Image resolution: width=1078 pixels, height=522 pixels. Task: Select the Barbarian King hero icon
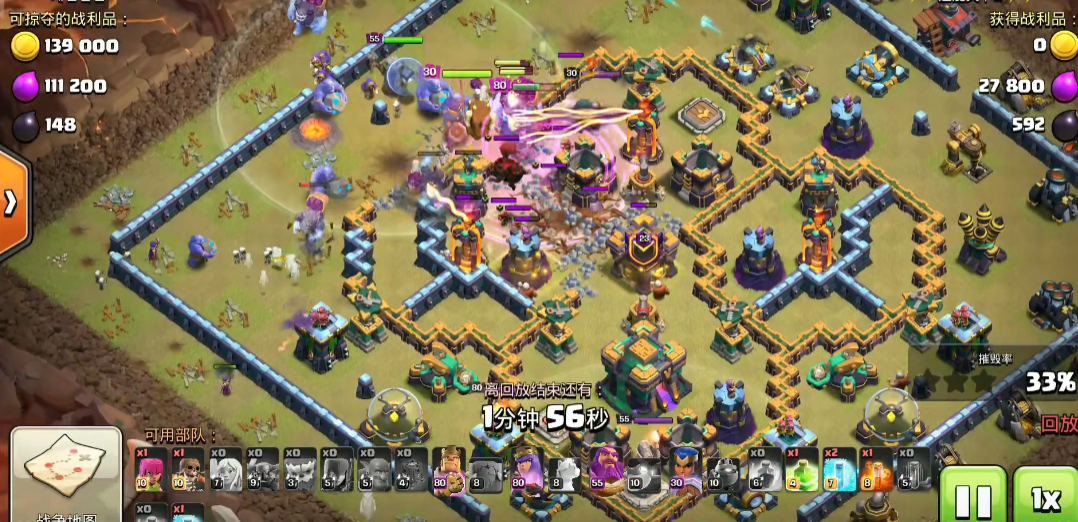coord(448,470)
